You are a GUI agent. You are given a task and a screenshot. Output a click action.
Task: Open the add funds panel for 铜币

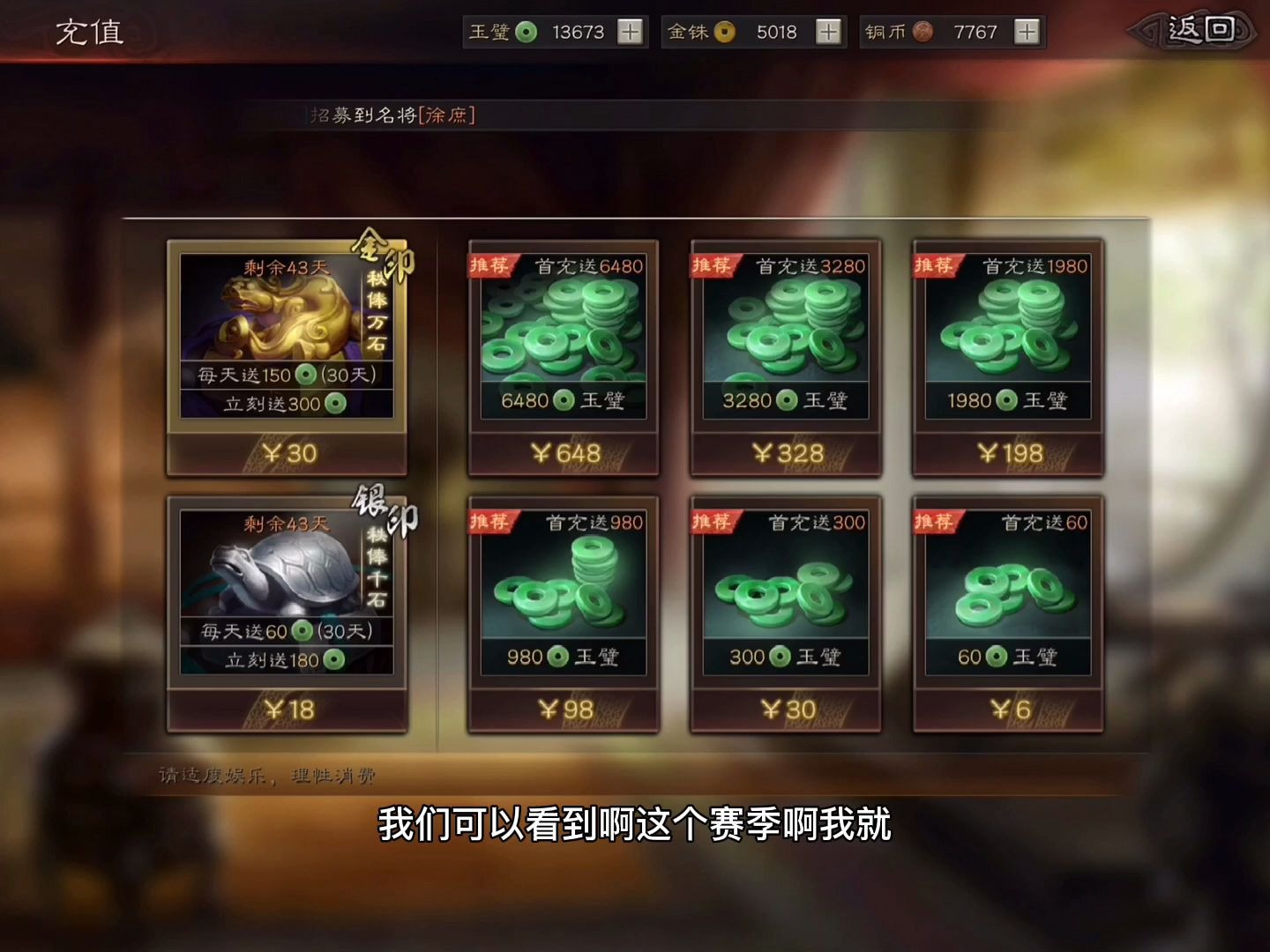[x=1026, y=32]
